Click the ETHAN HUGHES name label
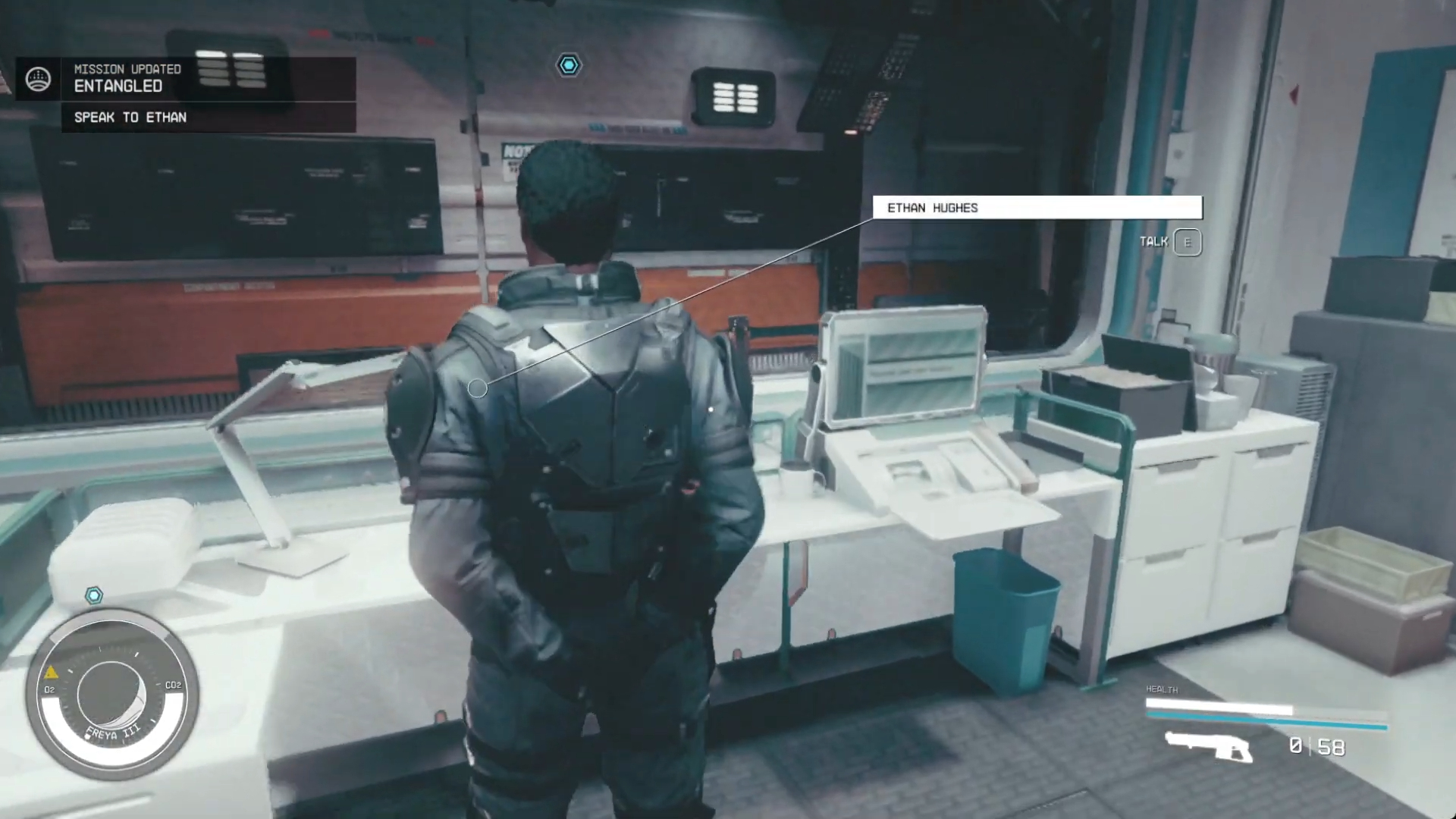This screenshot has width=1456, height=819. [934, 208]
